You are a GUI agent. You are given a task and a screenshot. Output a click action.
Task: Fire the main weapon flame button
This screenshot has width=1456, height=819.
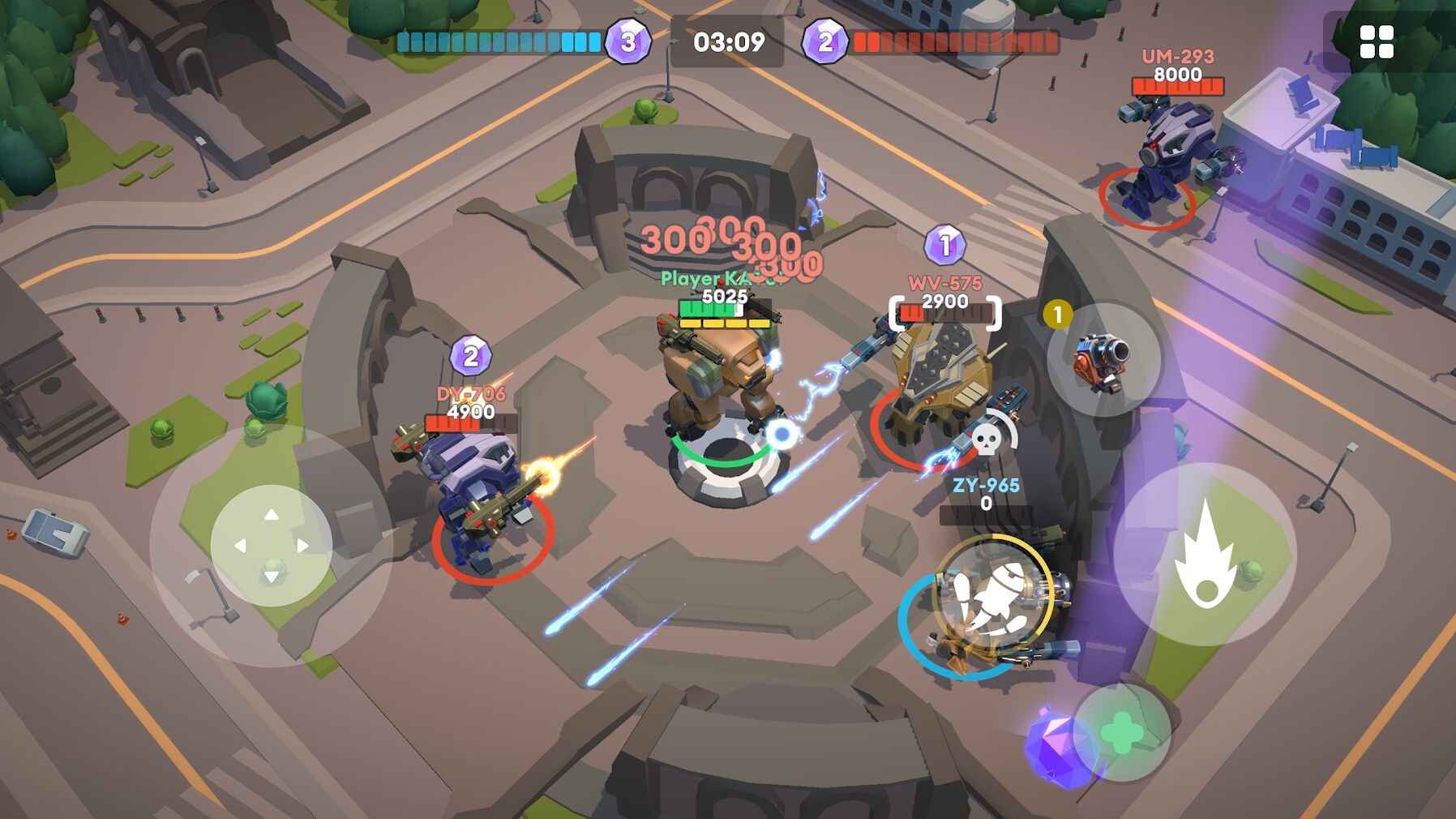1205,555
